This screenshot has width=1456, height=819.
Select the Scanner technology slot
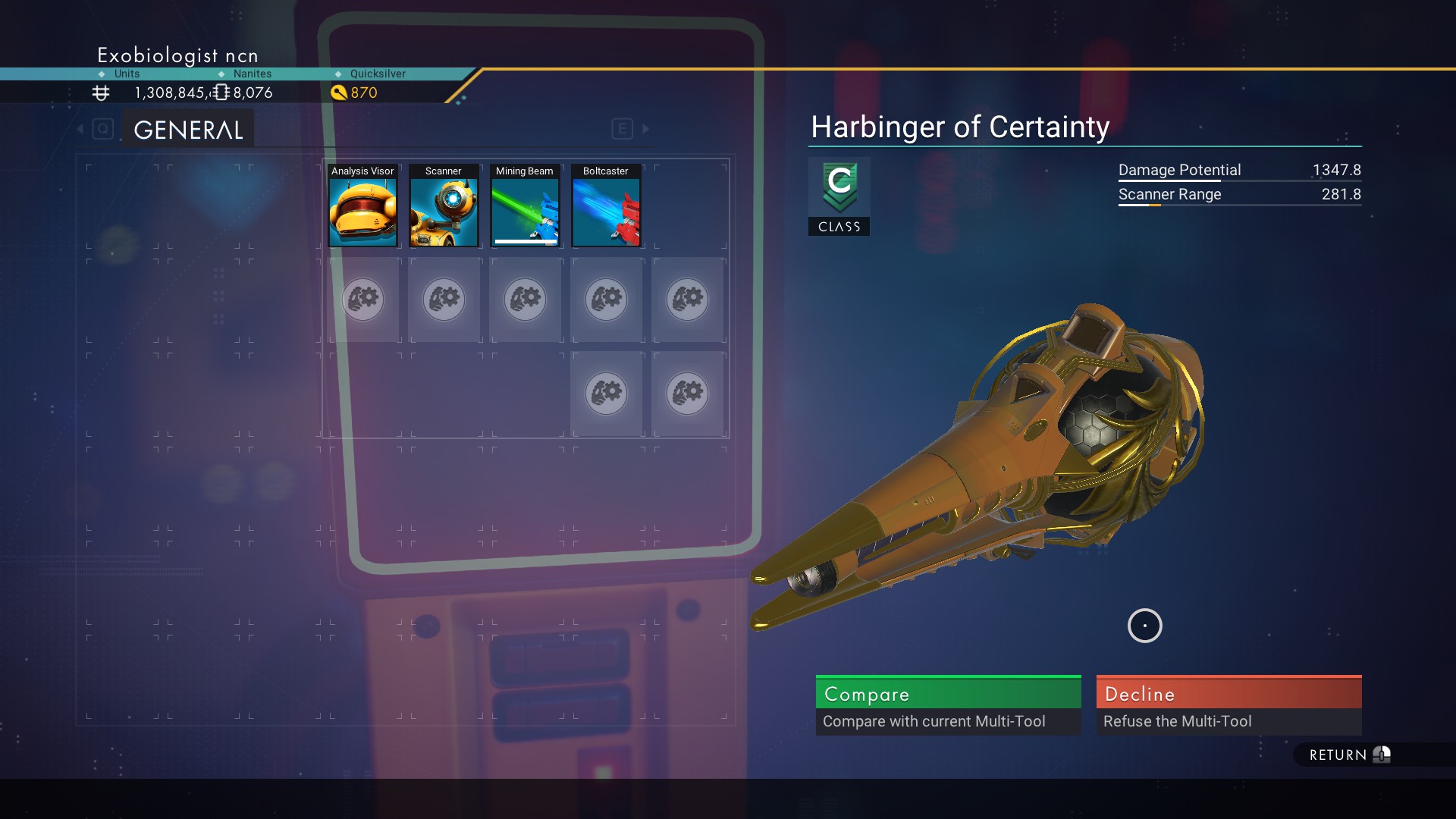444,206
